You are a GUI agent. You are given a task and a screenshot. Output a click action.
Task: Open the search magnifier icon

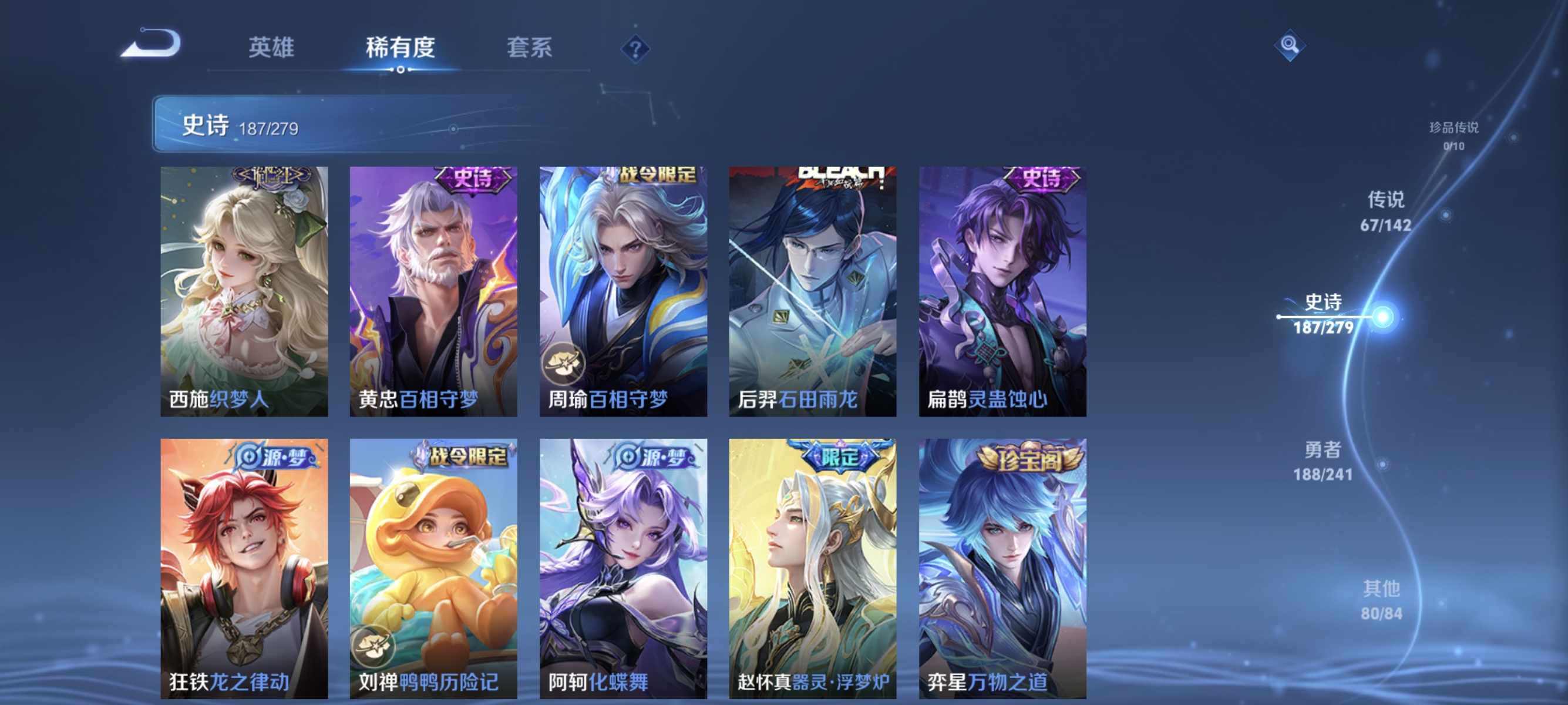(x=1290, y=45)
